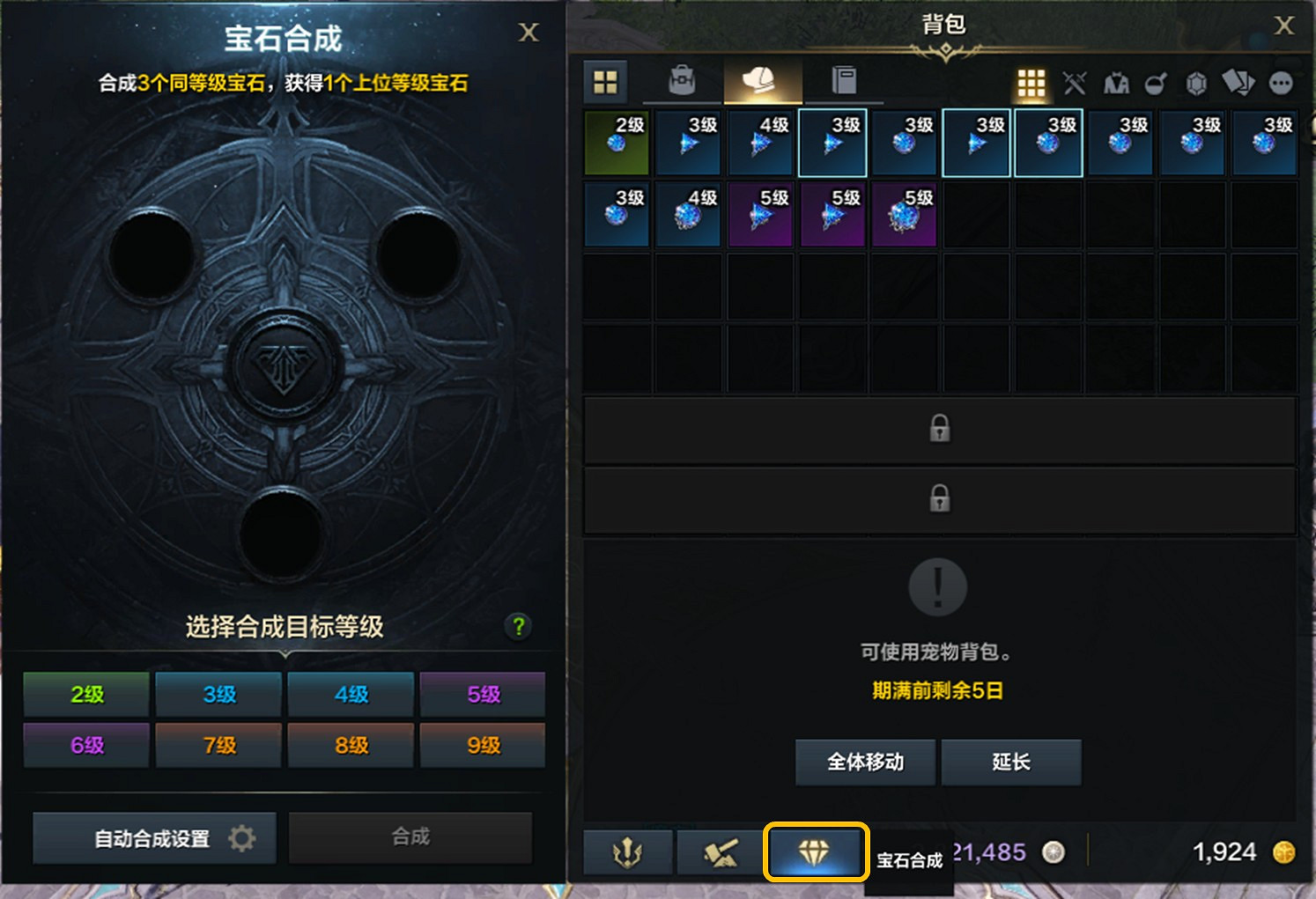
Task: Switch to the book/codex tab
Action: tap(843, 80)
